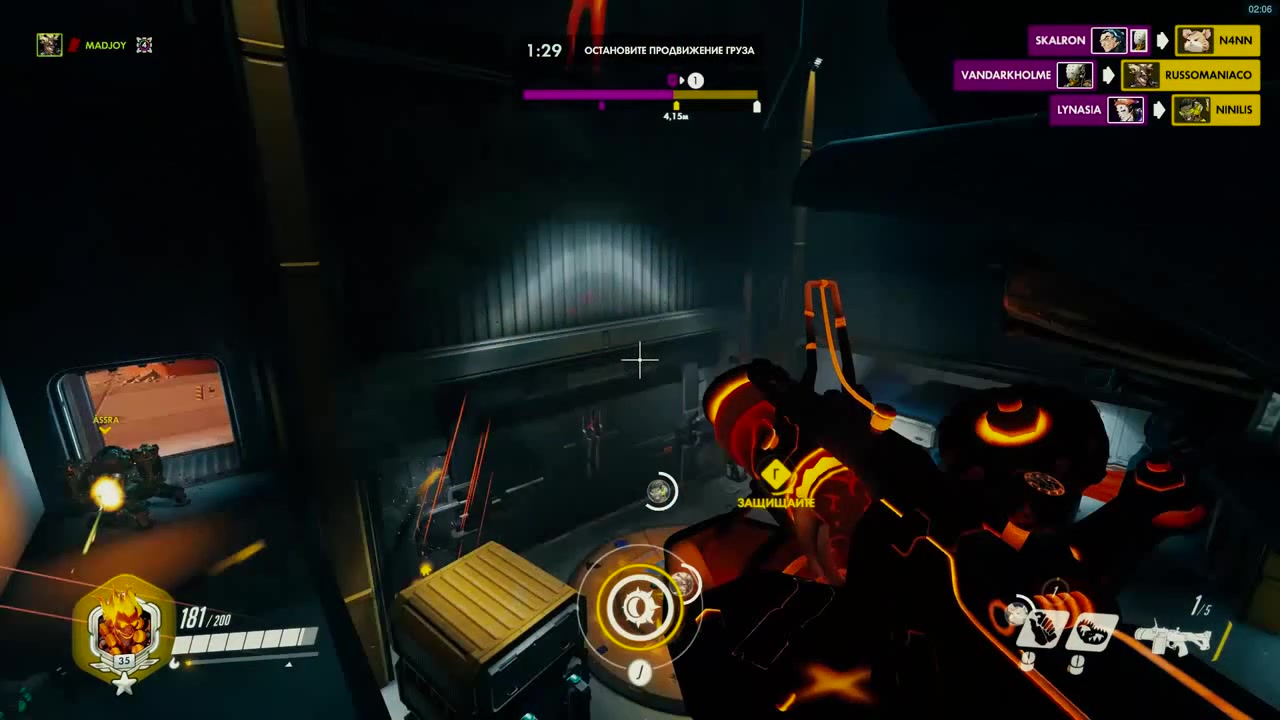This screenshot has height=720, width=1280.
Task: Click N4NN's hamster portrait in kill feed
Action: (x=1196, y=41)
